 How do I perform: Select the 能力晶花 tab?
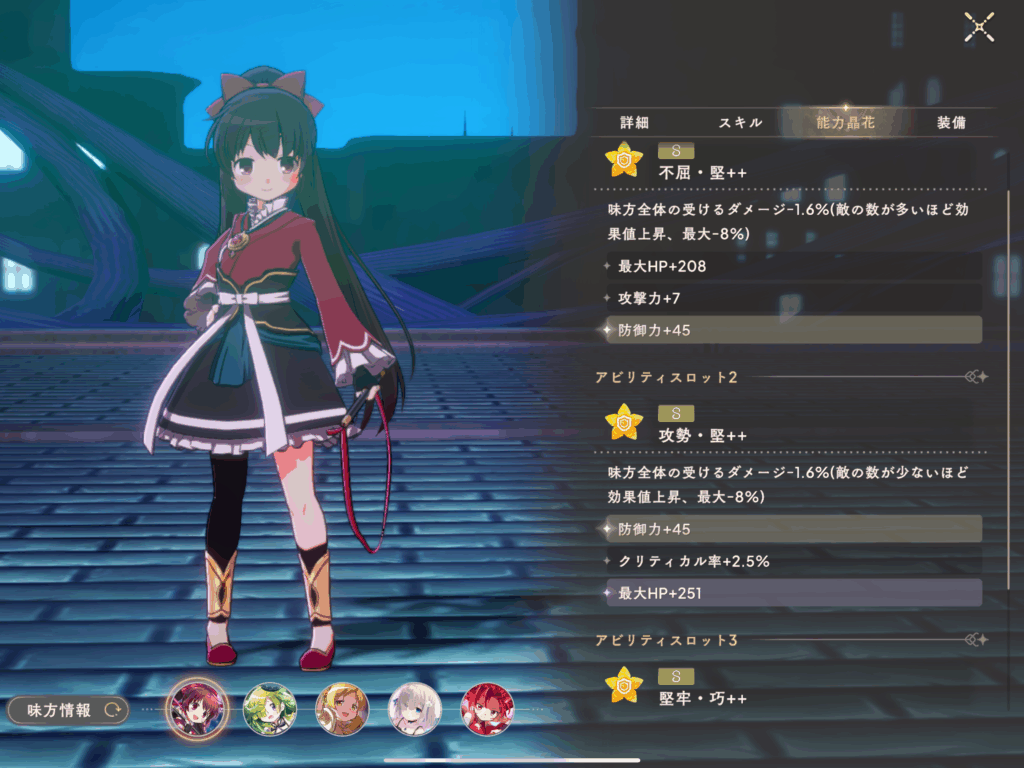point(845,122)
